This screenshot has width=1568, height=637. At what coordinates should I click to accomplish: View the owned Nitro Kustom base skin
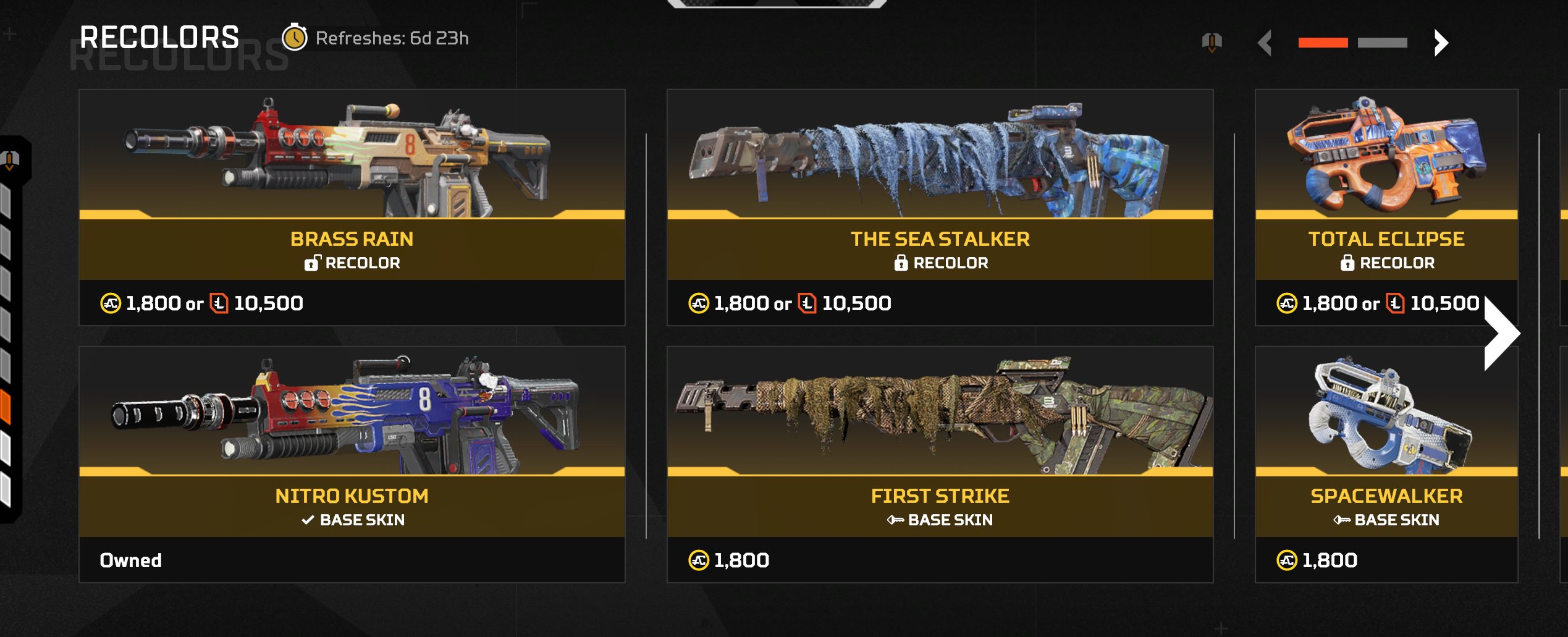pos(352,463)
